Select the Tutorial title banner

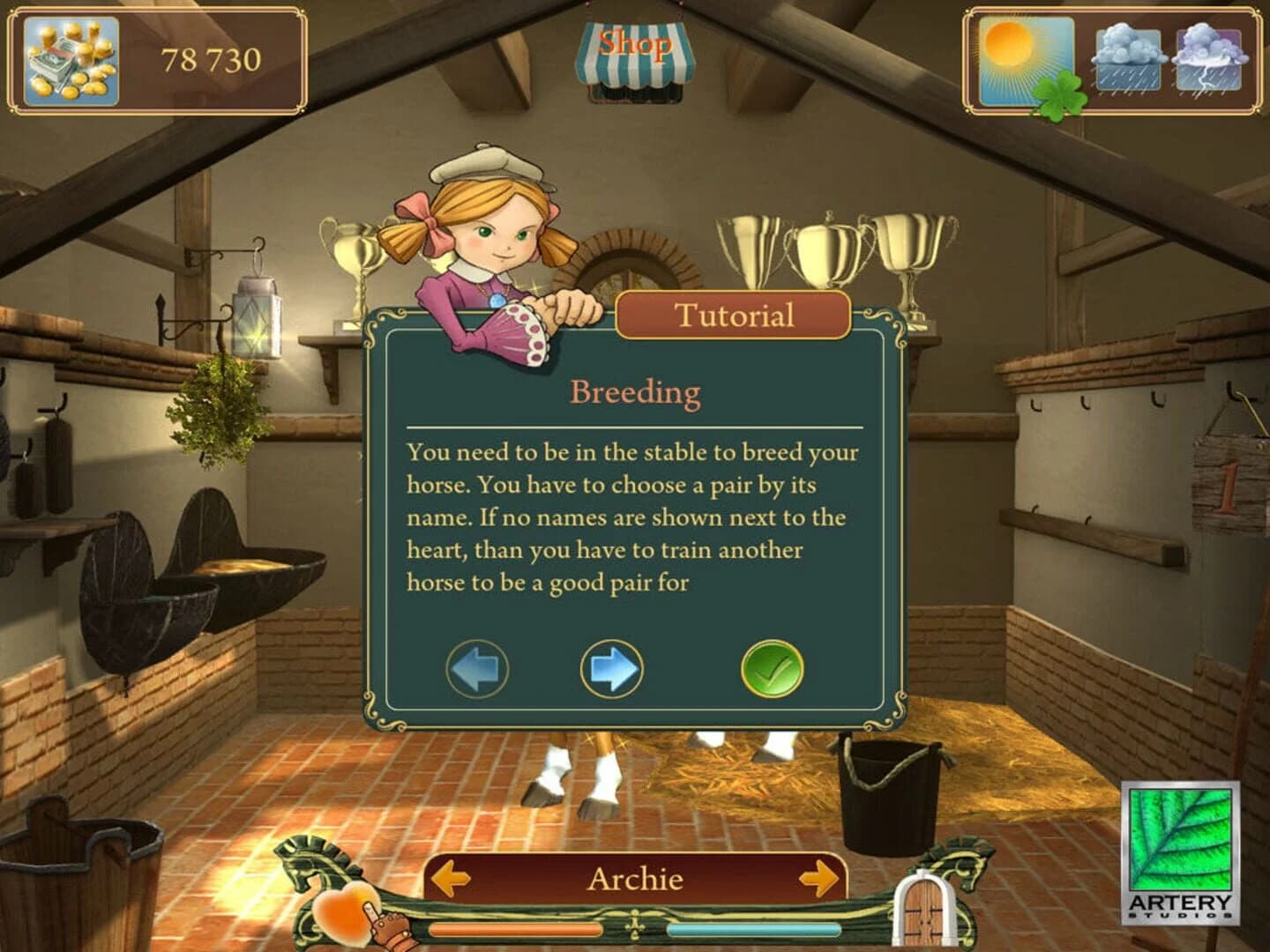[x=732, y=316]
